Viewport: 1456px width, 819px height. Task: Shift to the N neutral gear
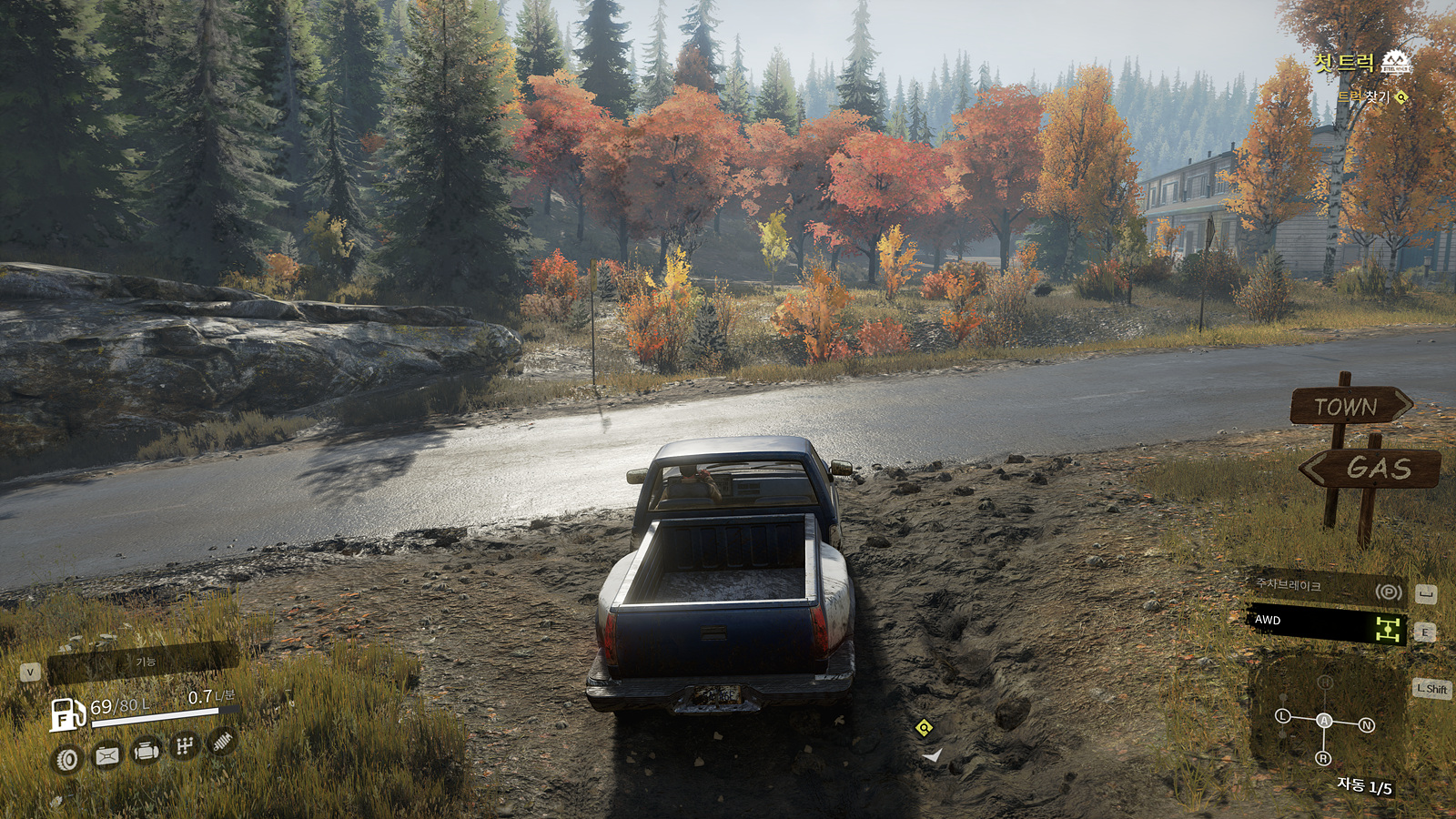click(x=1366, y=725)
